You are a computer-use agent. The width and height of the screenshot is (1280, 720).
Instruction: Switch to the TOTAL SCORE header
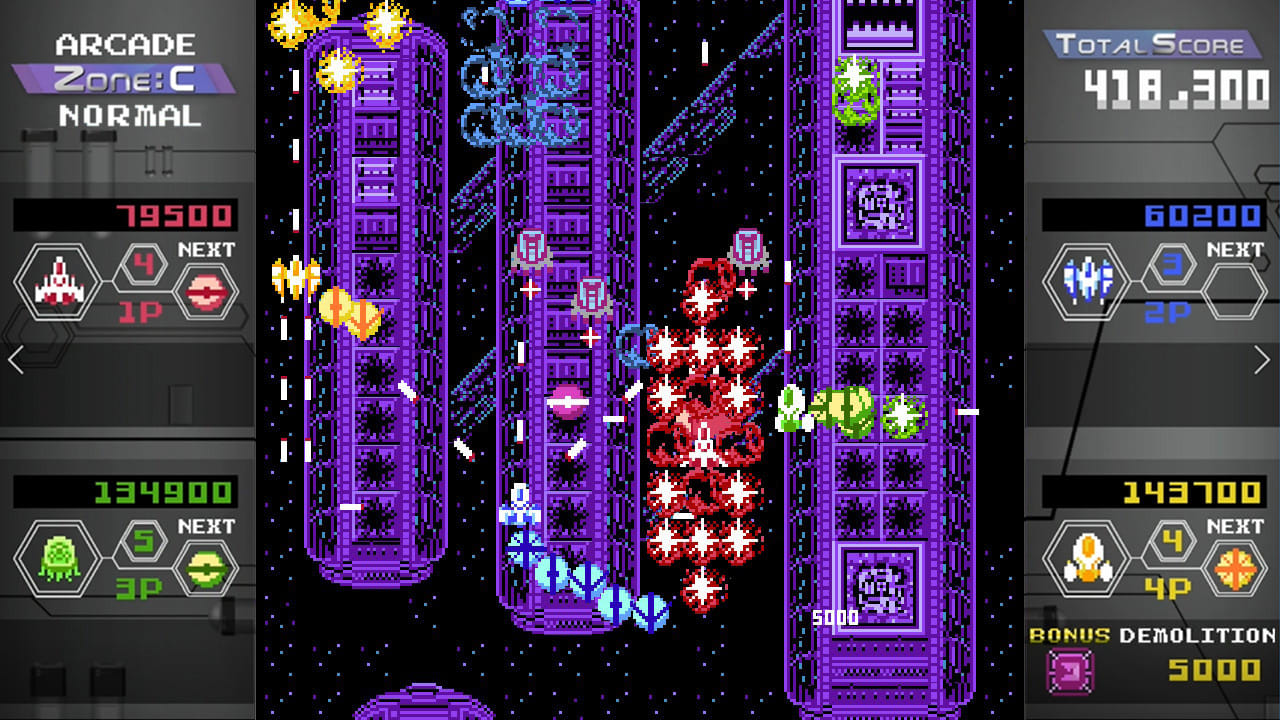point(1150,44)
